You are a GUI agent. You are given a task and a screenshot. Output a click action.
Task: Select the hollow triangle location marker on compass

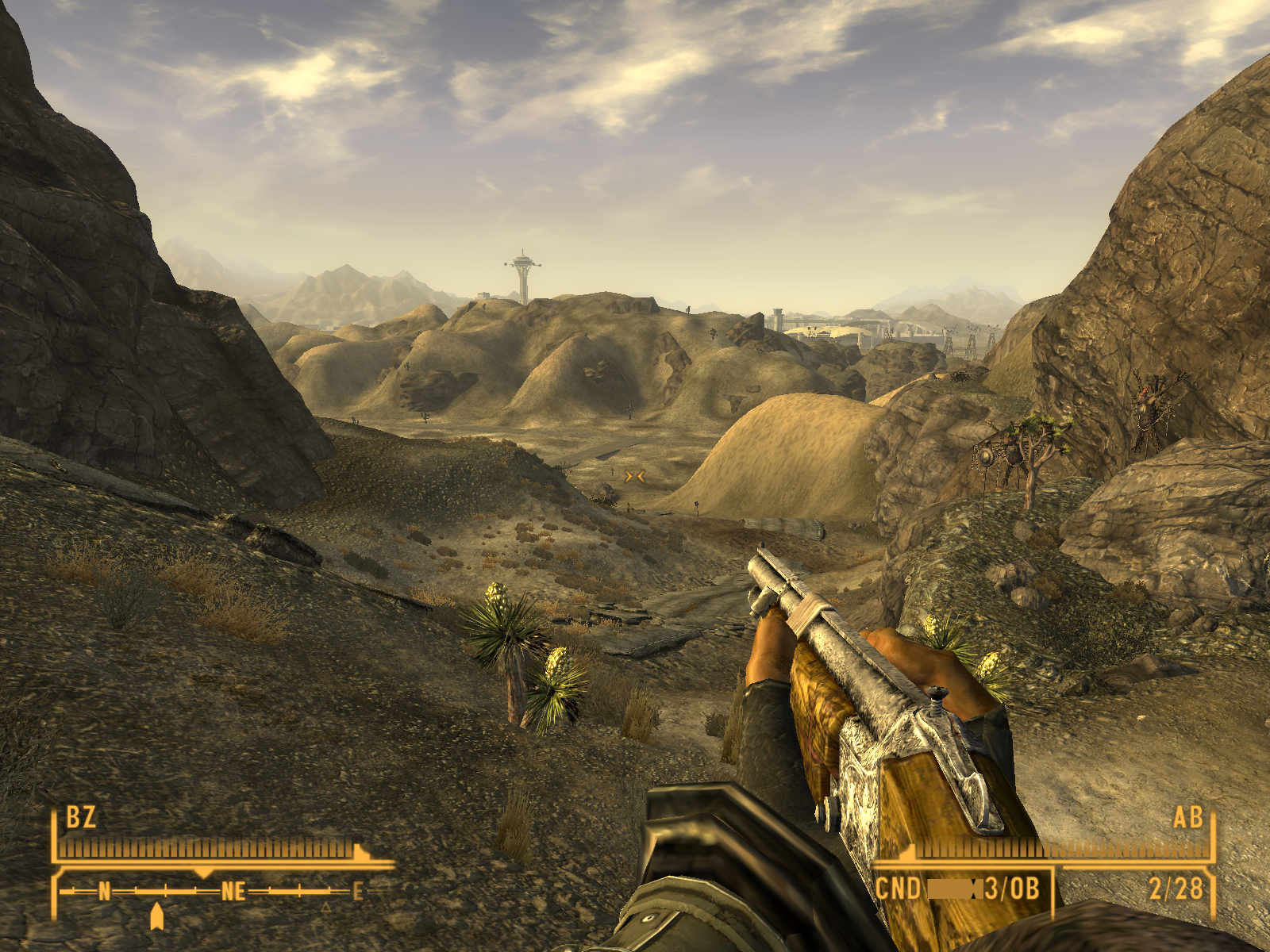point(325,906)
